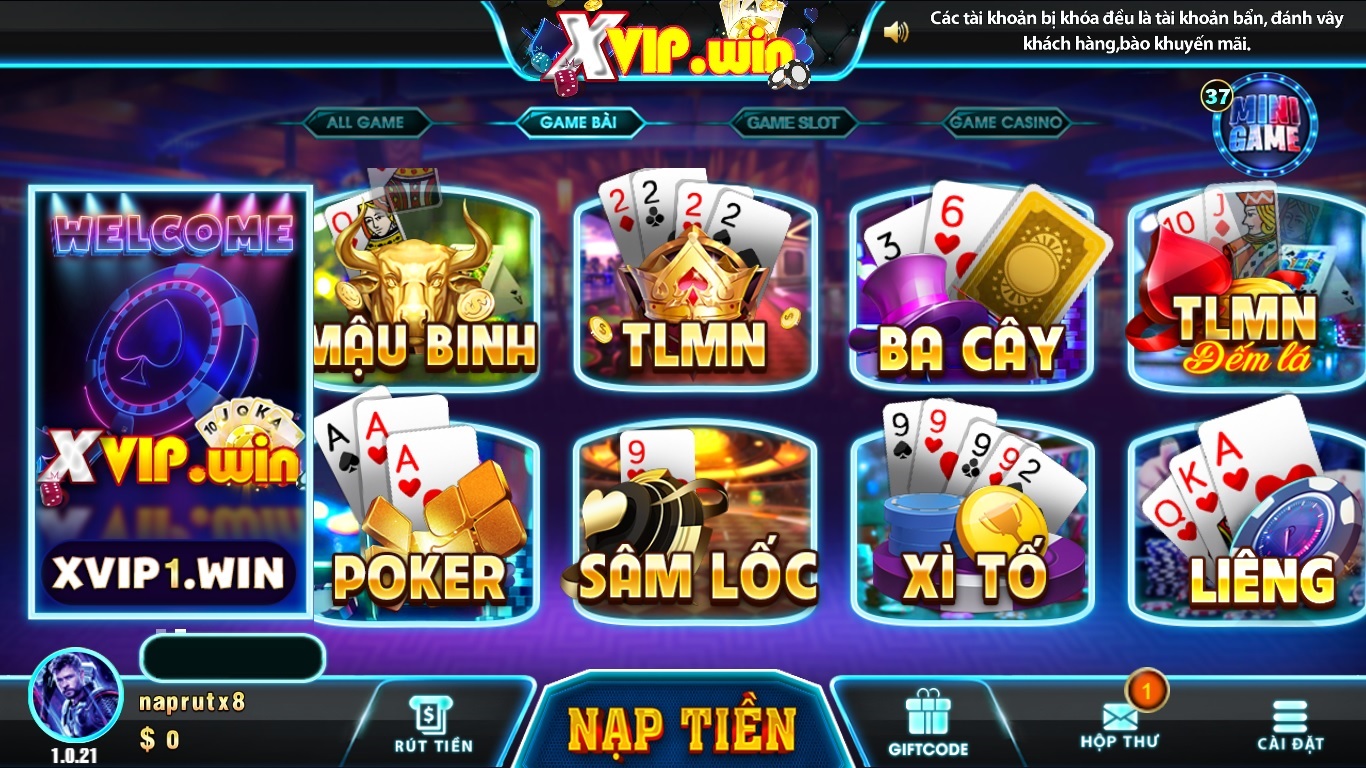The image size is (1366, 768).
Task: Select the GAME BÀI category
Action: pyautogui.click(x=579, y=122)
